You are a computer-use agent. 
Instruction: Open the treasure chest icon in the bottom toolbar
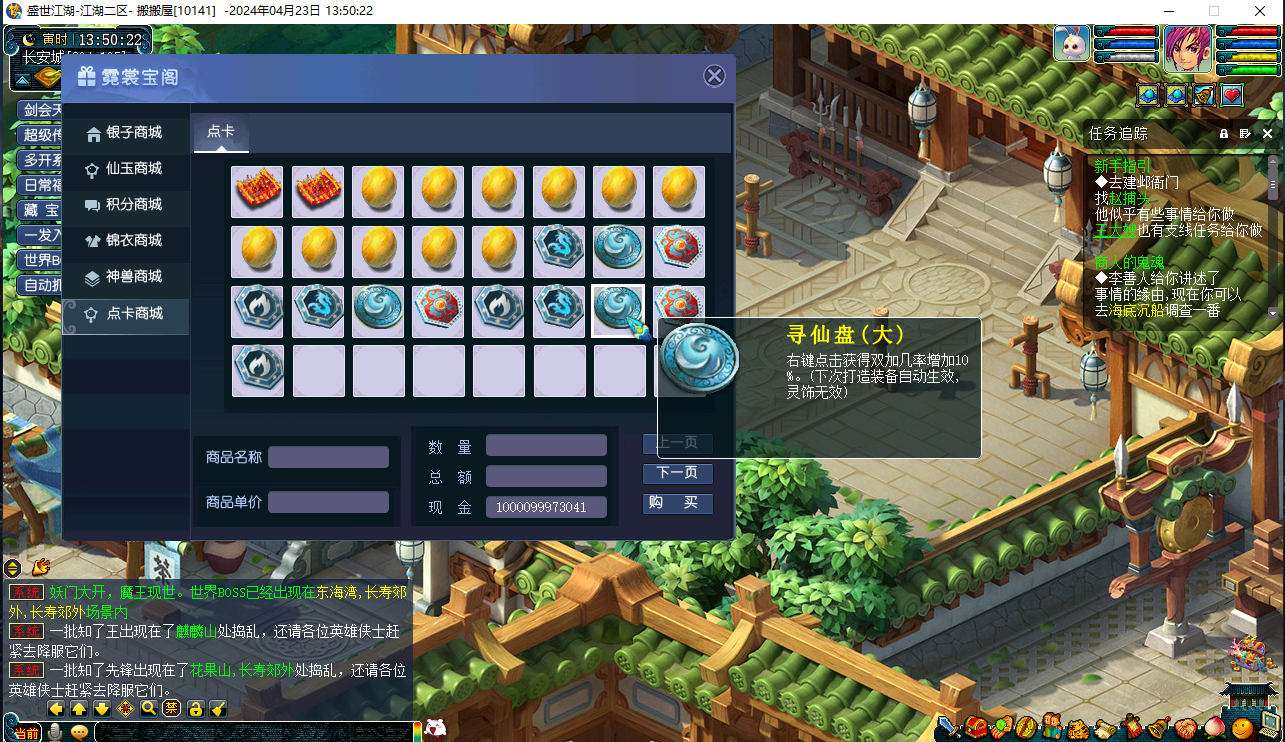[976, 727]
